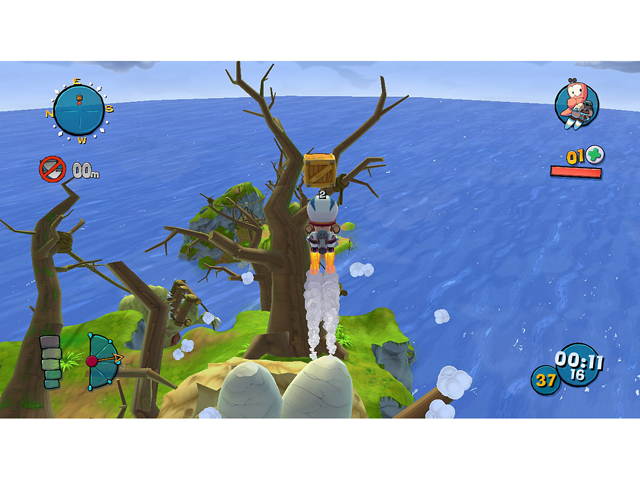The height and width of the screenshot is (480, 640).
Task: Click the green plus health icon
Action: pyautogui.click(x=595, y=155)
